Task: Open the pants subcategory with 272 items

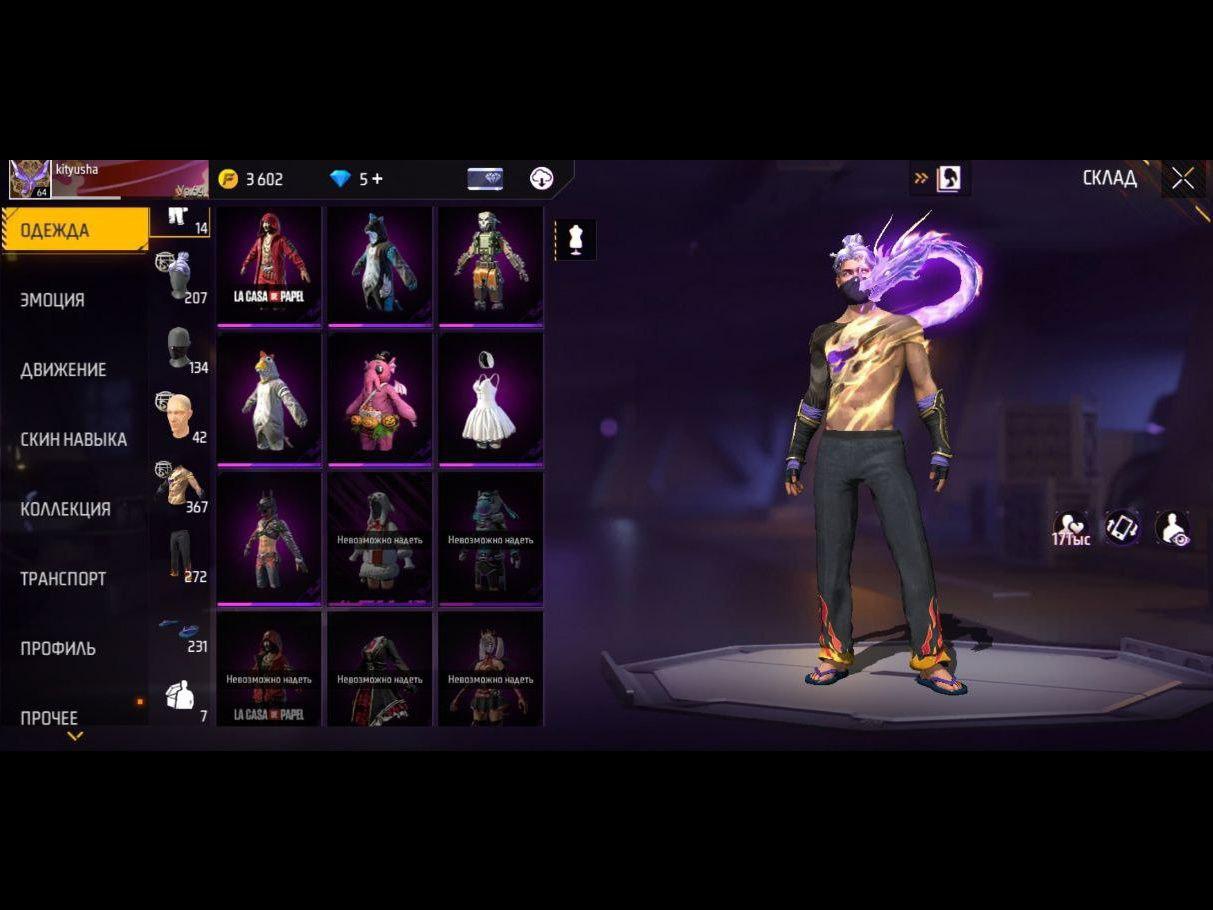Action: pos(181,557)
